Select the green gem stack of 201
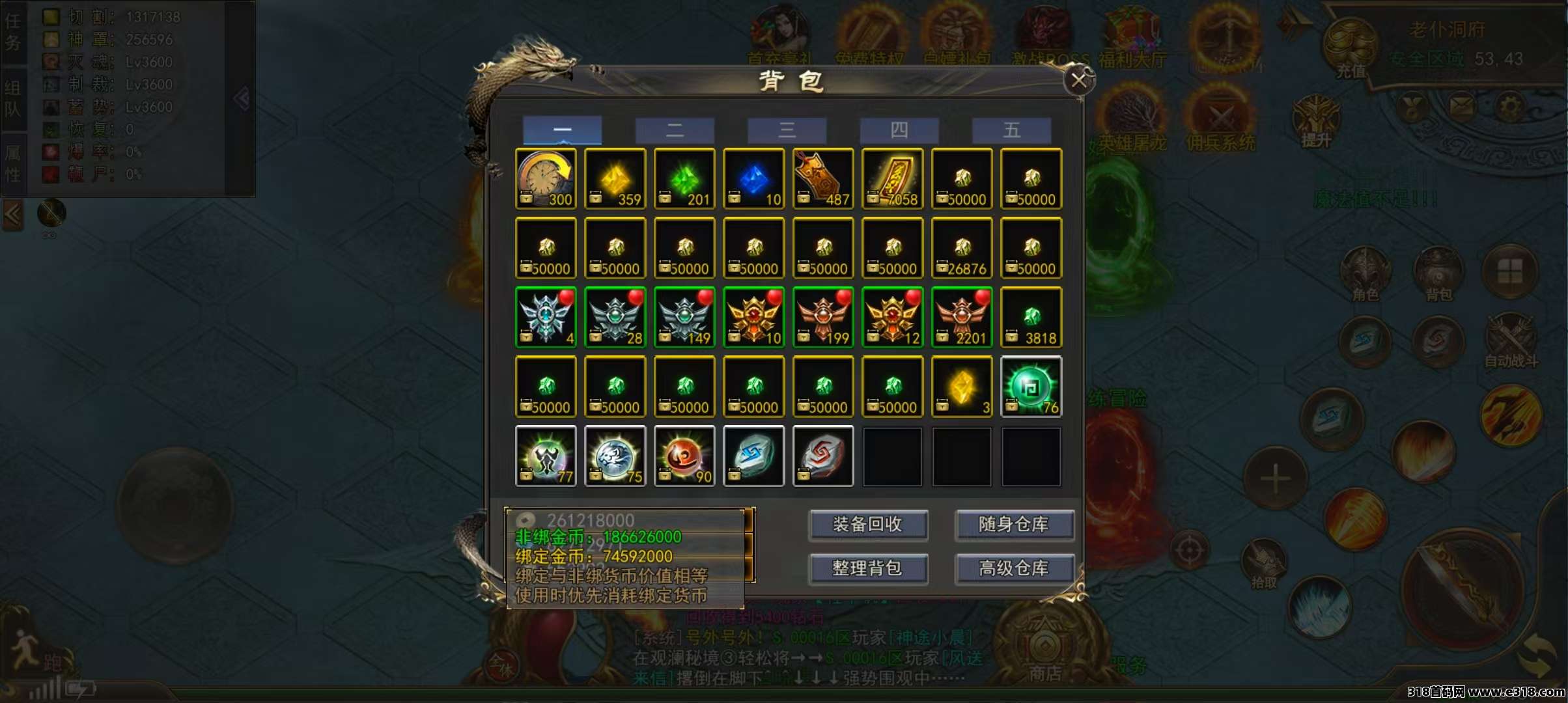Viewport: 1568px width, 703px height. coord(684,178)
